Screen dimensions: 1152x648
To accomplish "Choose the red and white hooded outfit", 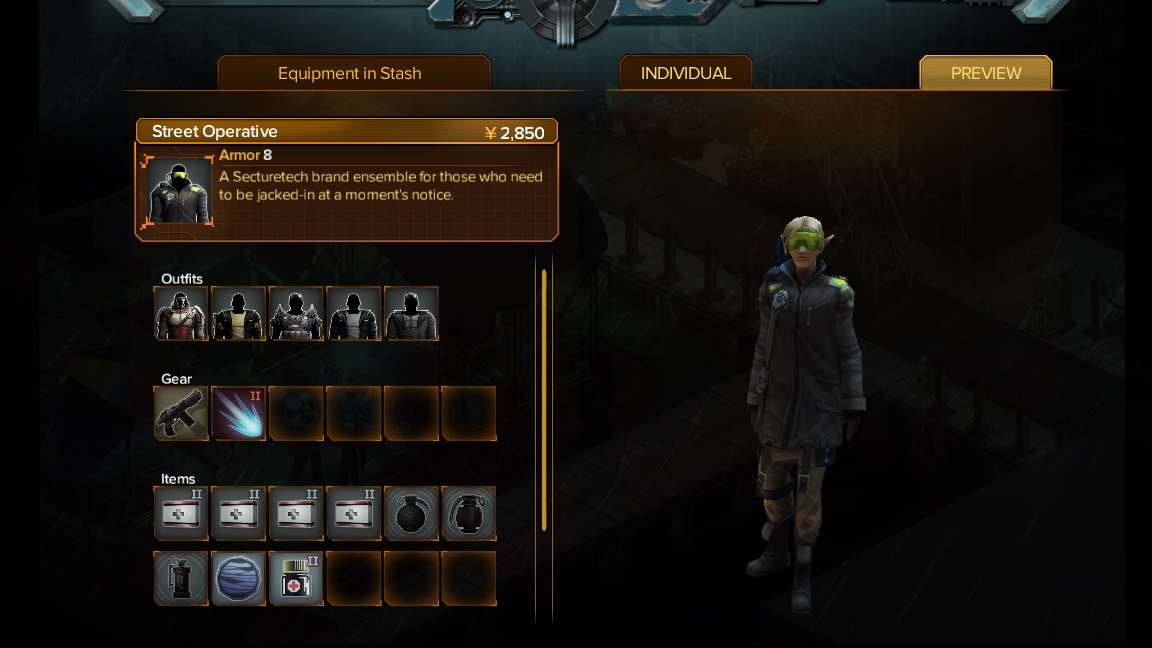I will pyautogui.click(x=181, y=313).
